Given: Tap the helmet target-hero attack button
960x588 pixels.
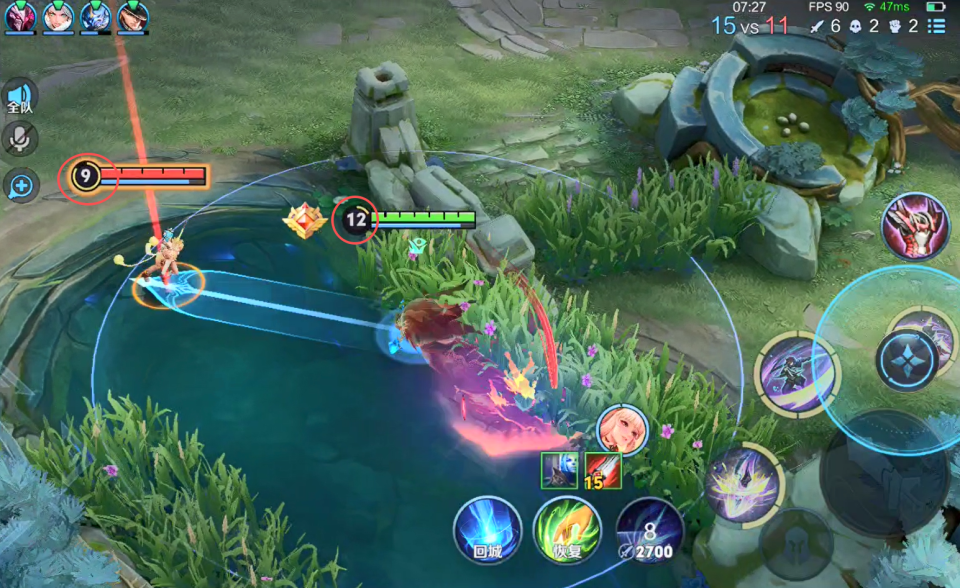Looking at the screenshot, I should [795, 544].
